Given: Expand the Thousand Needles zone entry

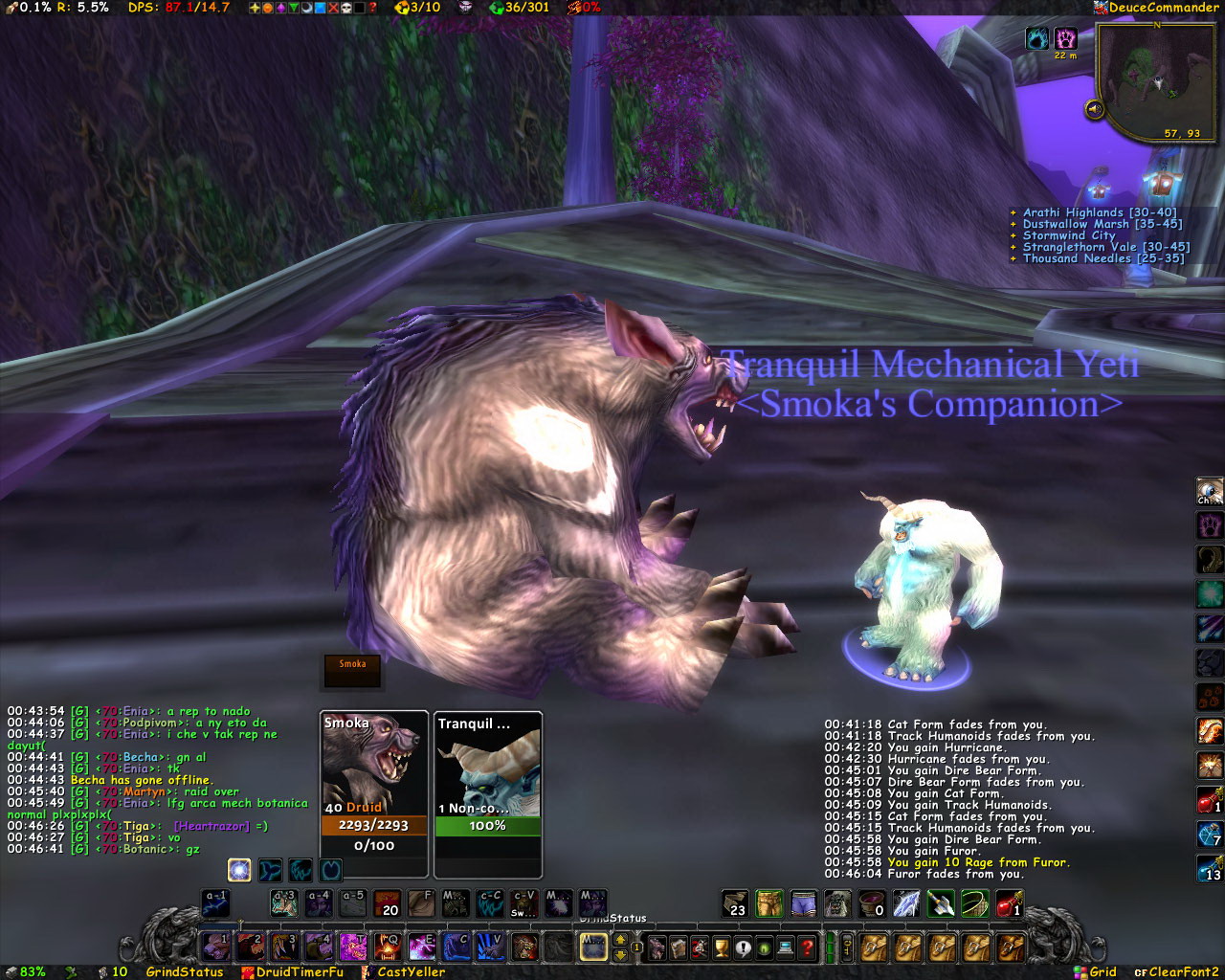Looking at the screenshot, I should (x=1102, y=258).
